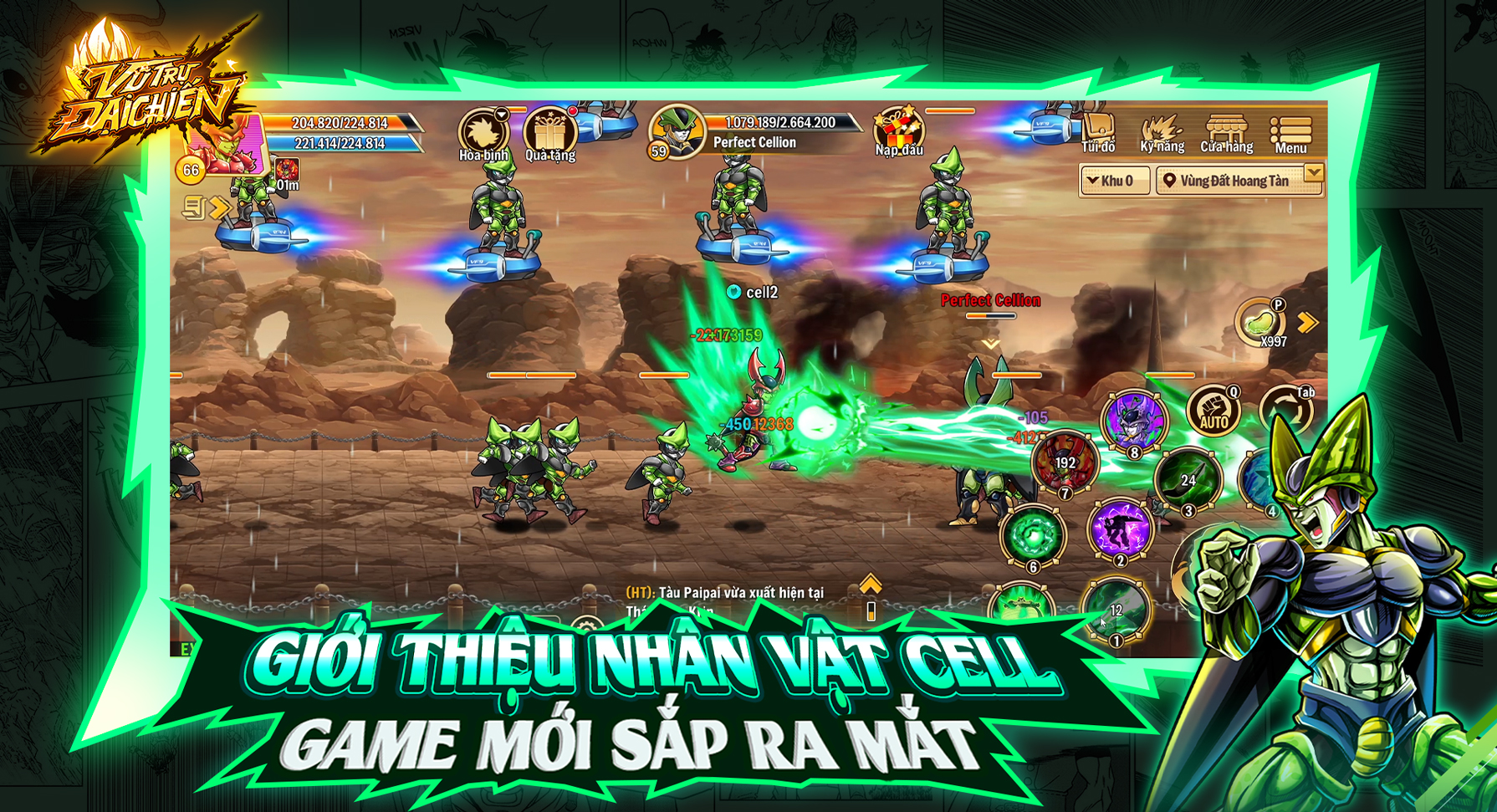Toggle the AUTO fist battle button
This screenshot has width=1497, height=812.
click(x=1213, y=411)
